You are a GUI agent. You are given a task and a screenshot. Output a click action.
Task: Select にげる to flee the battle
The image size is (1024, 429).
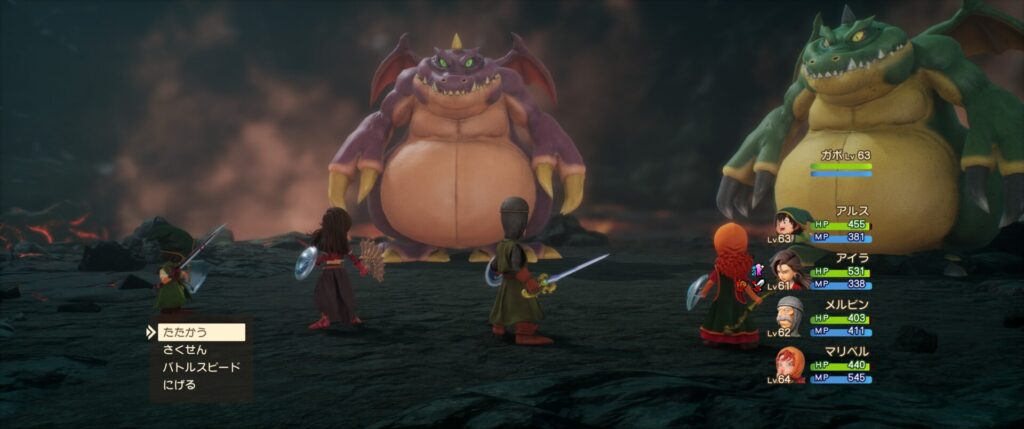pos(180,384)
